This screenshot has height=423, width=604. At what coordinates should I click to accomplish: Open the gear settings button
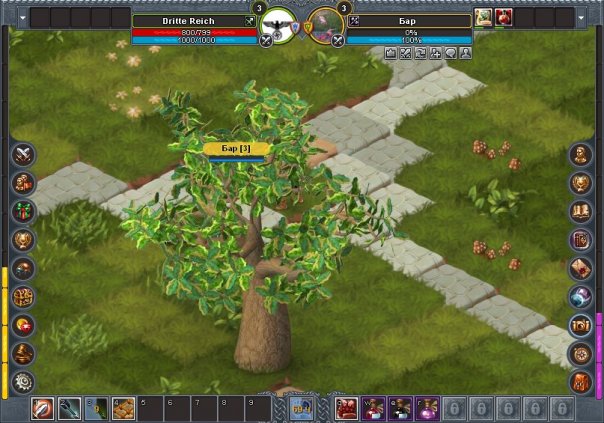(x=22, y=381)
